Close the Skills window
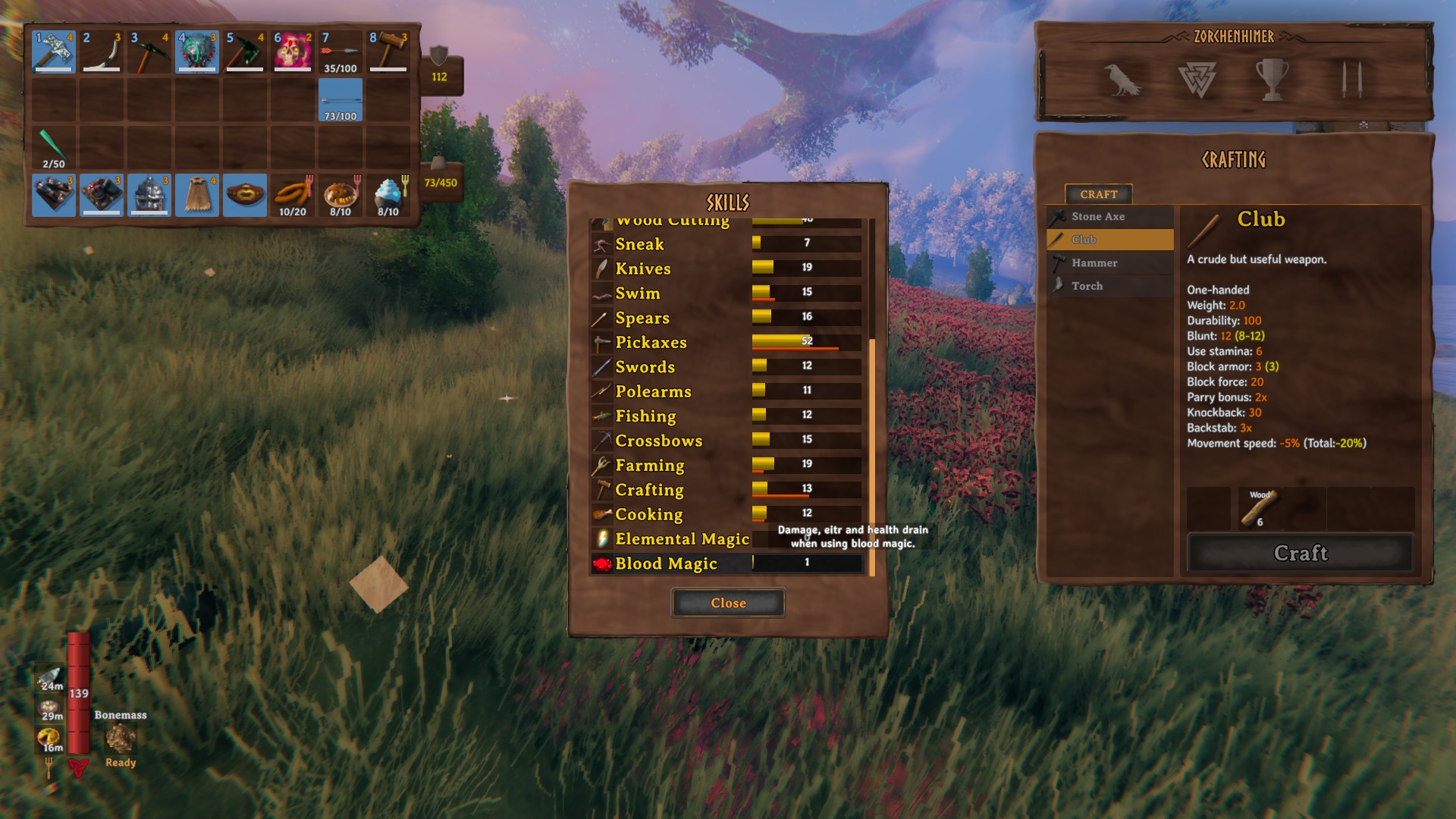This screenshot has height=819, width=1456. (x=728, y=603)
